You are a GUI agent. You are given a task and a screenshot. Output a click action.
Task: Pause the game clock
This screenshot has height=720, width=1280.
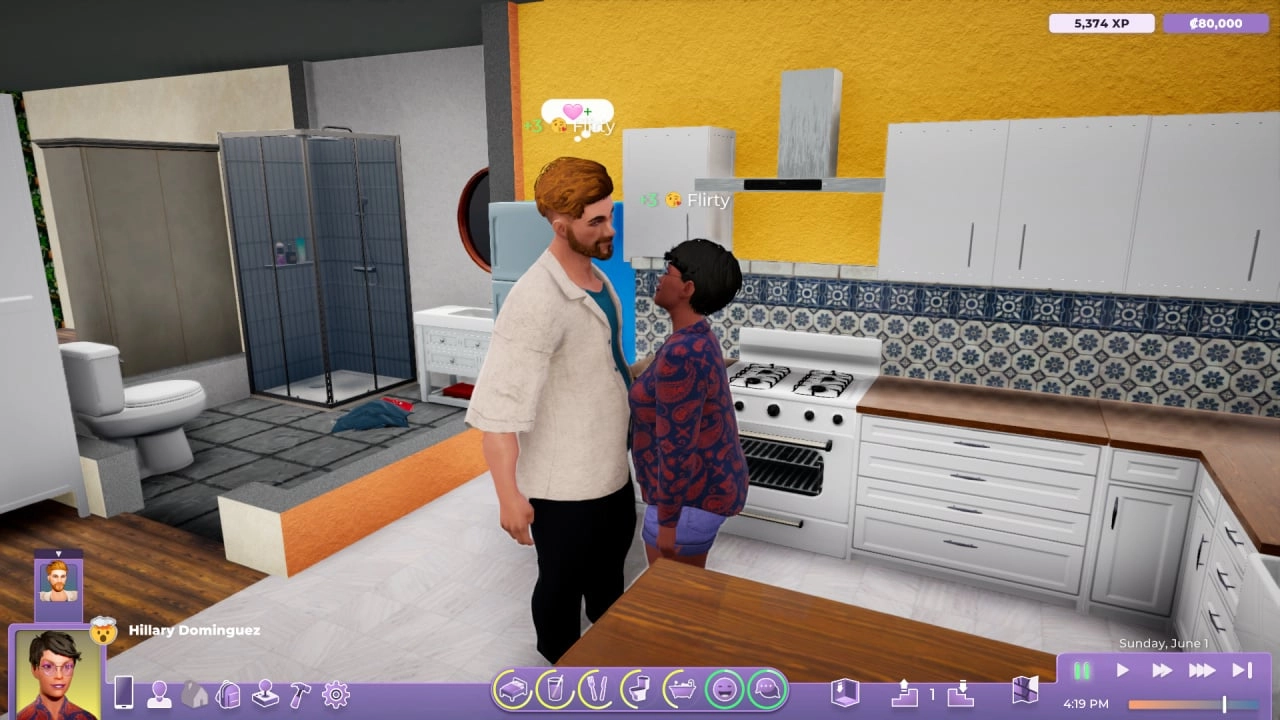coord(1081,673)
